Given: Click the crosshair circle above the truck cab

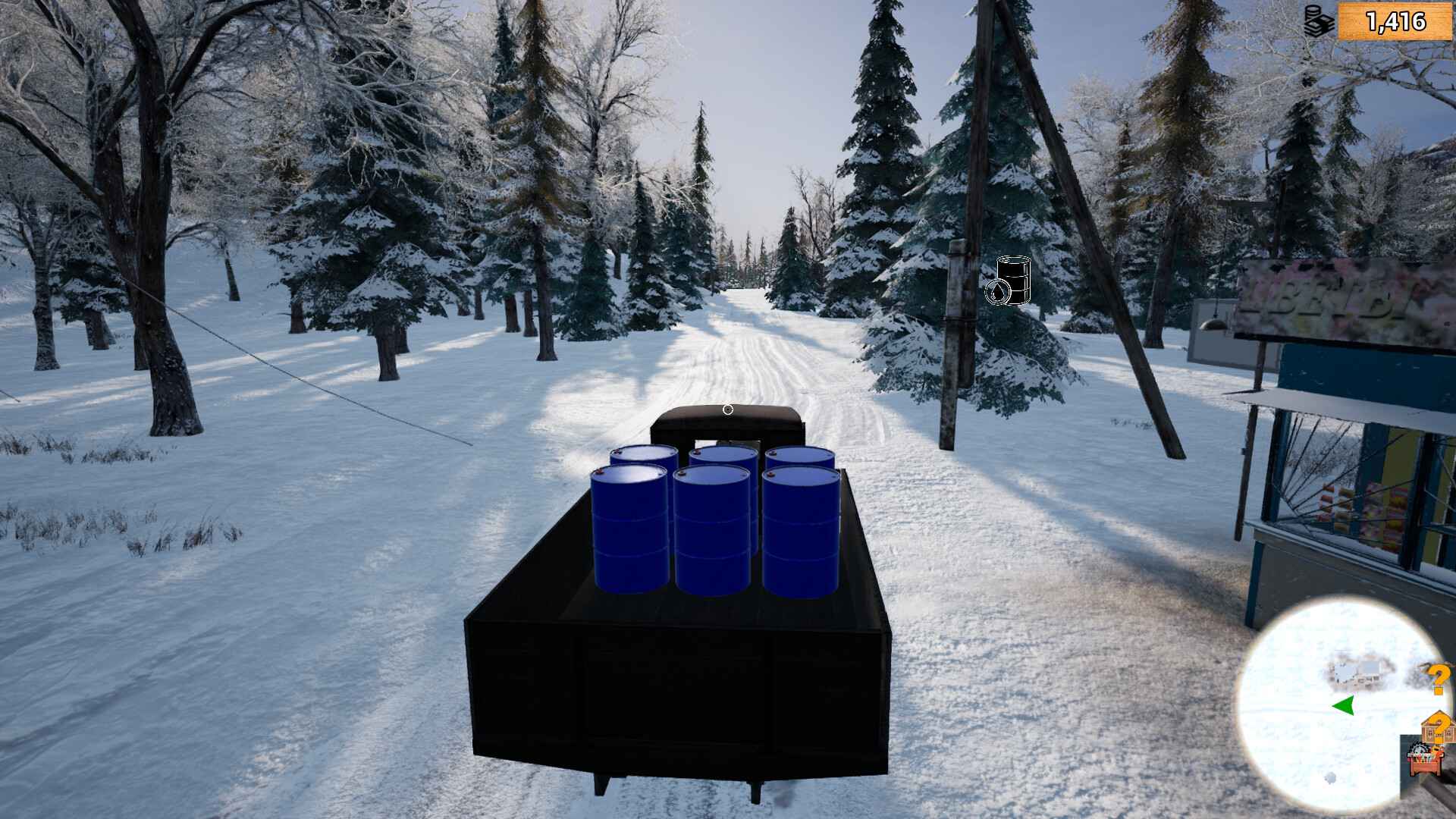Looking at the screenshot, I should [x=726, y=409].
